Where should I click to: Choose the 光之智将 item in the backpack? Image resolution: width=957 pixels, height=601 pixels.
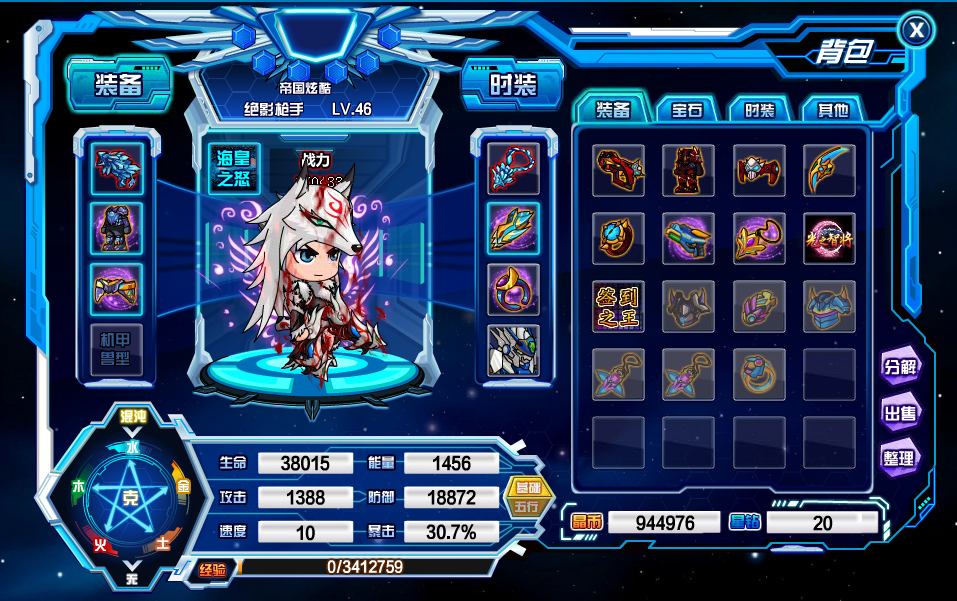[829, 238]
